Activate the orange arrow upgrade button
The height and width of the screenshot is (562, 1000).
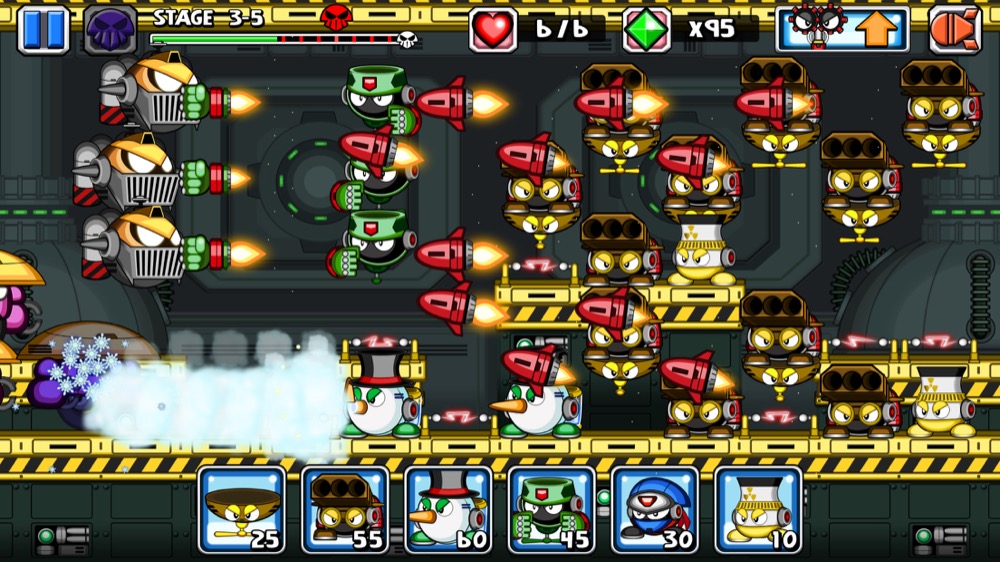[x=843, y=29]
